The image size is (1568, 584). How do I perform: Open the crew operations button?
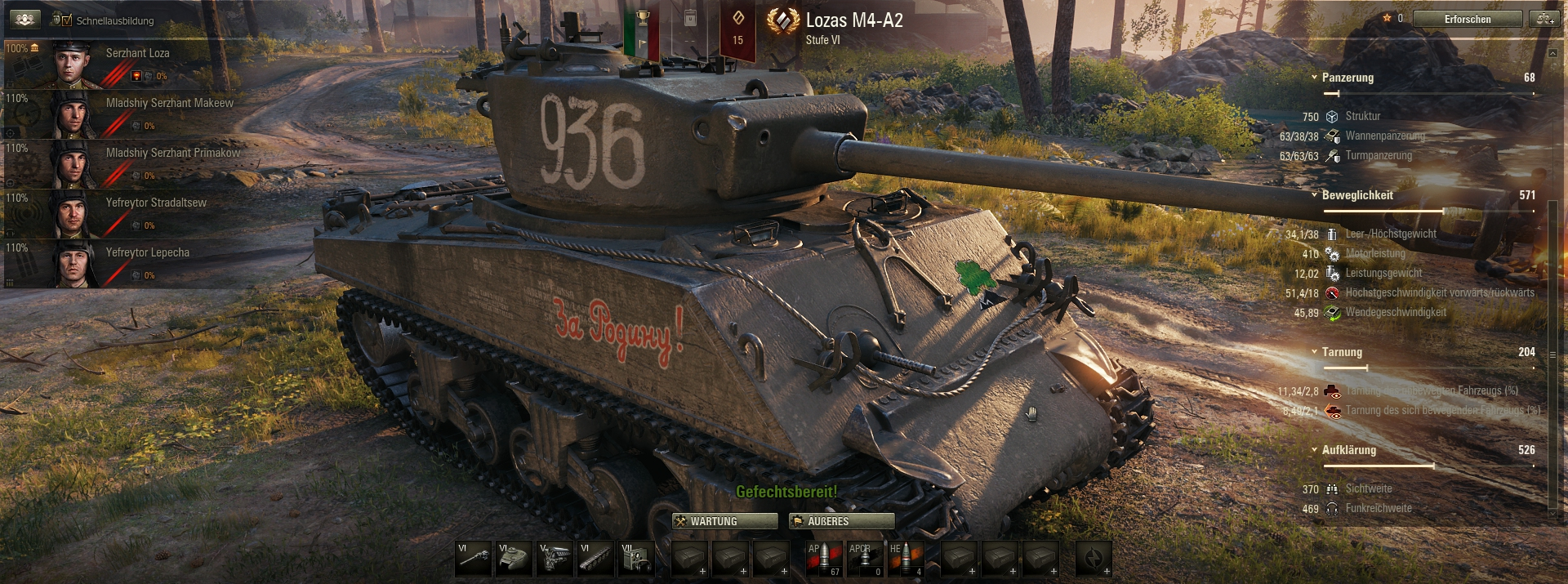coord(24,19)
